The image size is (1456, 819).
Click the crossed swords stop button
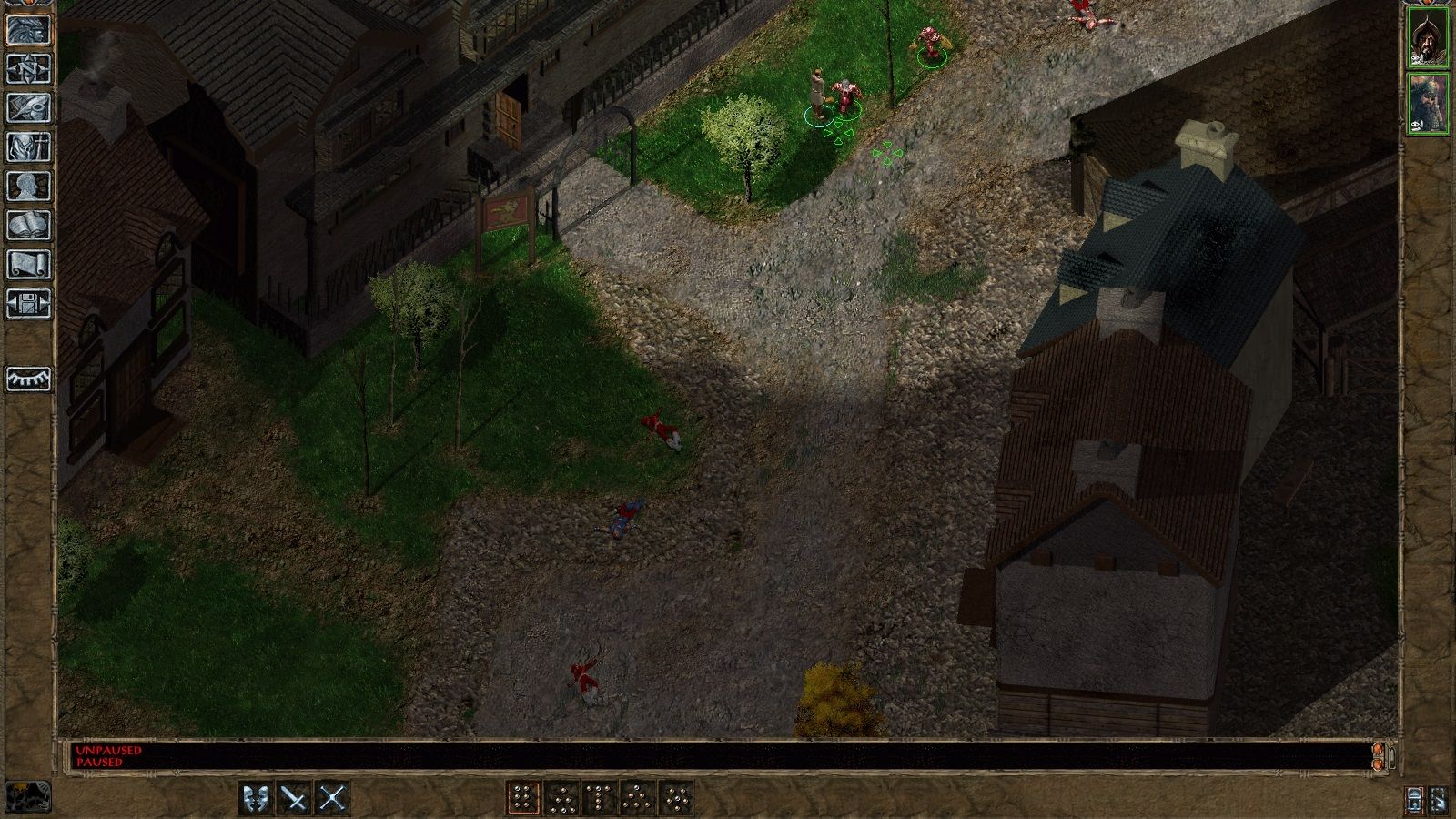pos(333,798)
